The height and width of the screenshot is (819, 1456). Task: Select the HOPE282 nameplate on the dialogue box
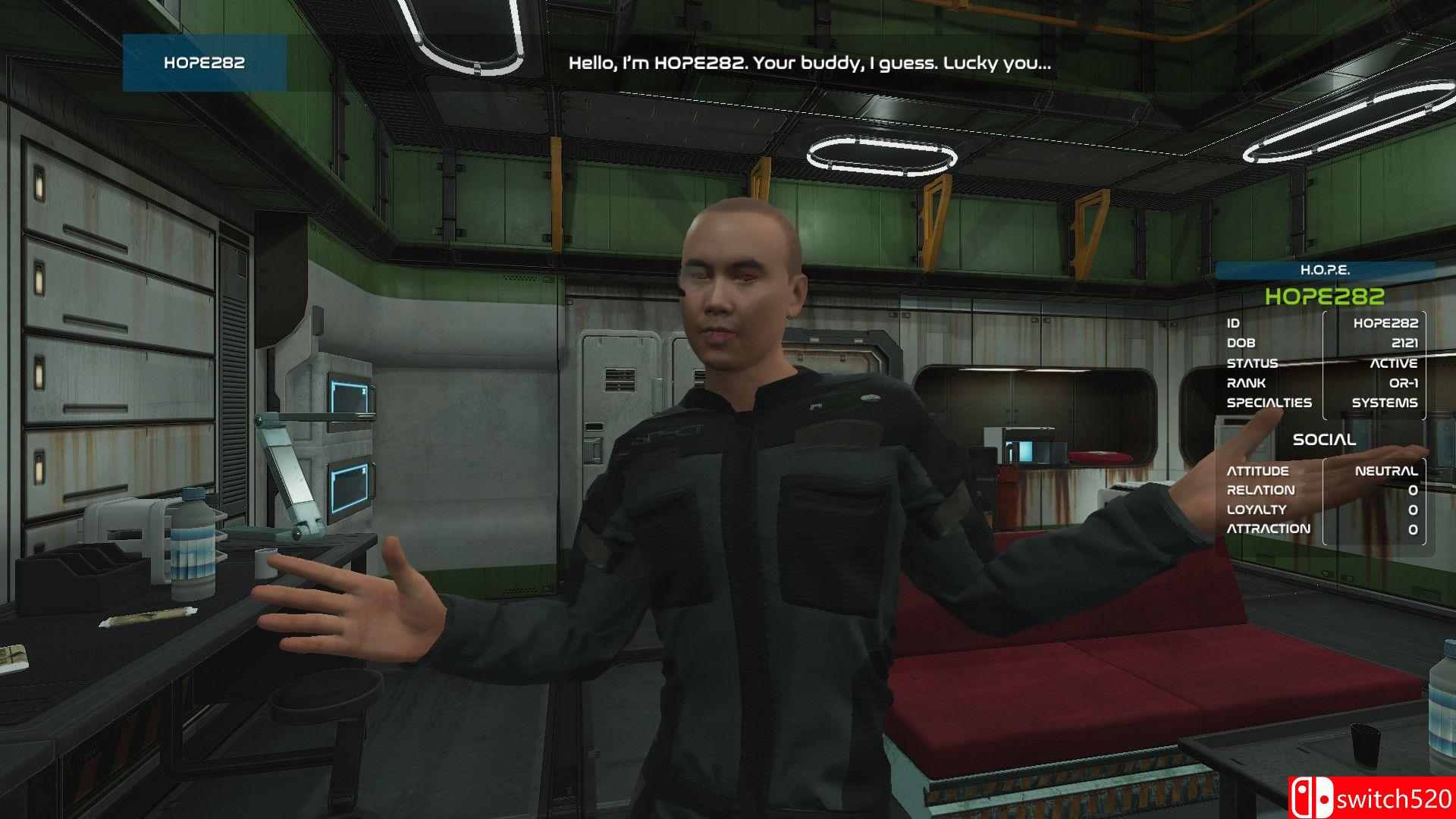(203, 64)
